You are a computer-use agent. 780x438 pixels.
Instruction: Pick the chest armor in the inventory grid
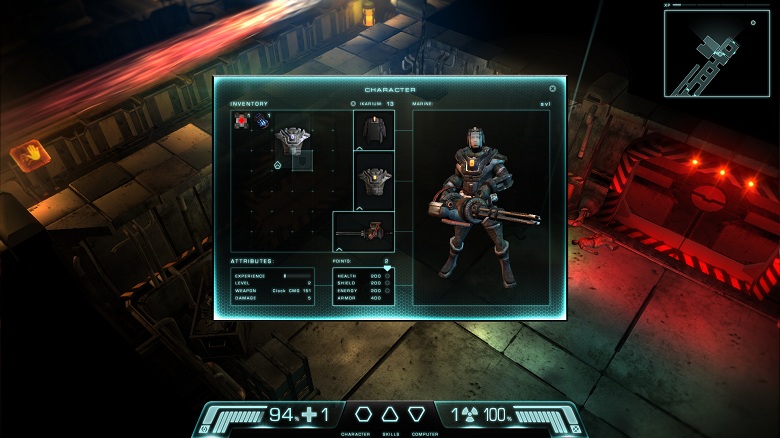point(293,140)
